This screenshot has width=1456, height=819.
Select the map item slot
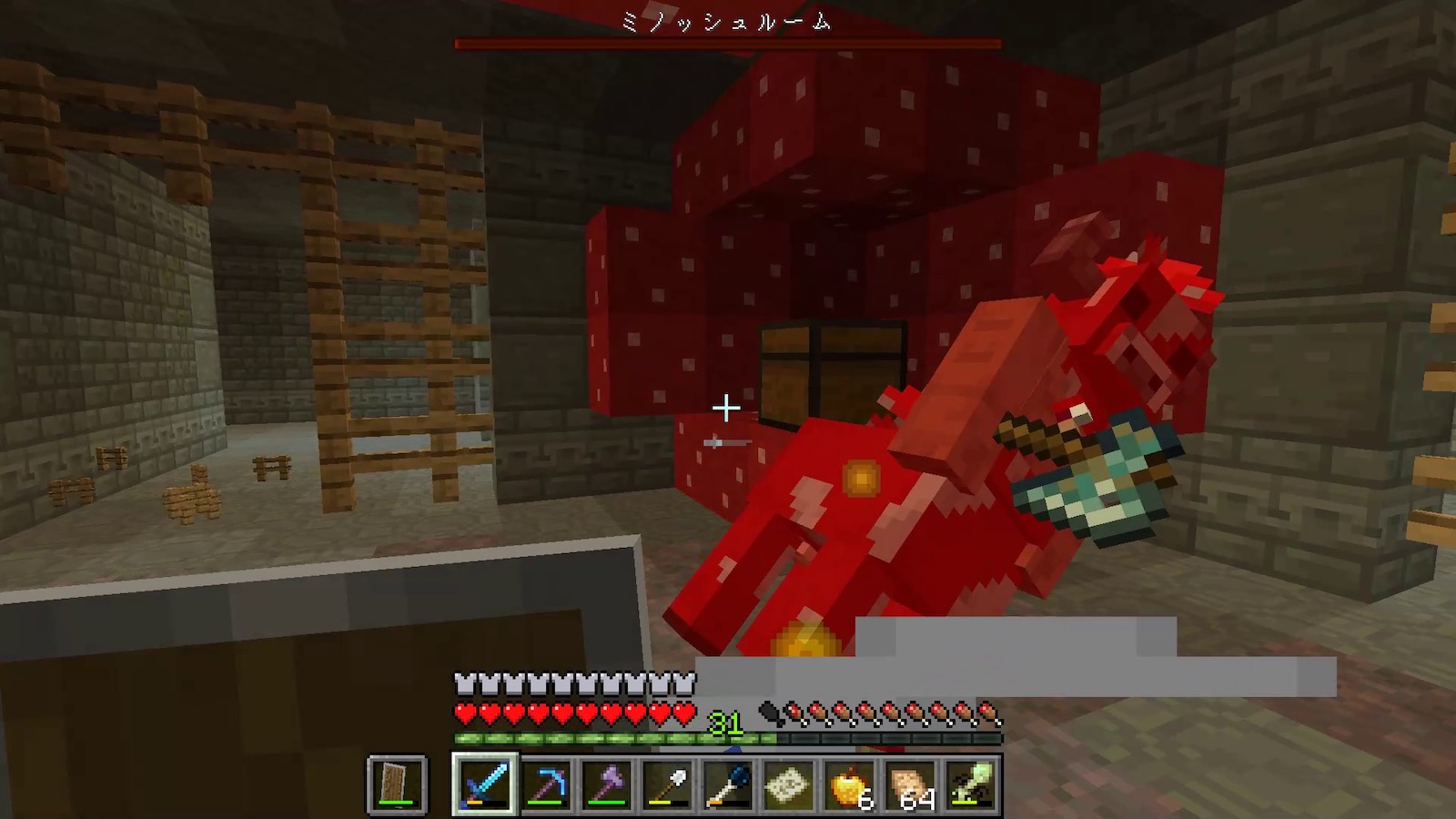pos(789,784)
